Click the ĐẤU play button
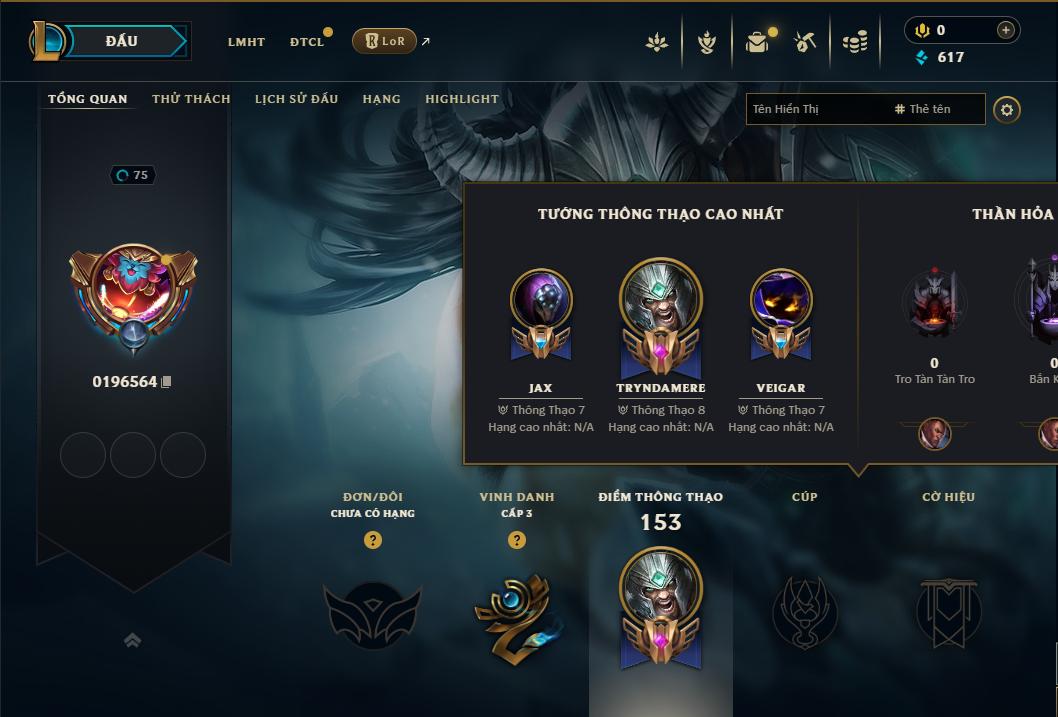The width and height of the screenshot is (1058, 717). (122, 41)
